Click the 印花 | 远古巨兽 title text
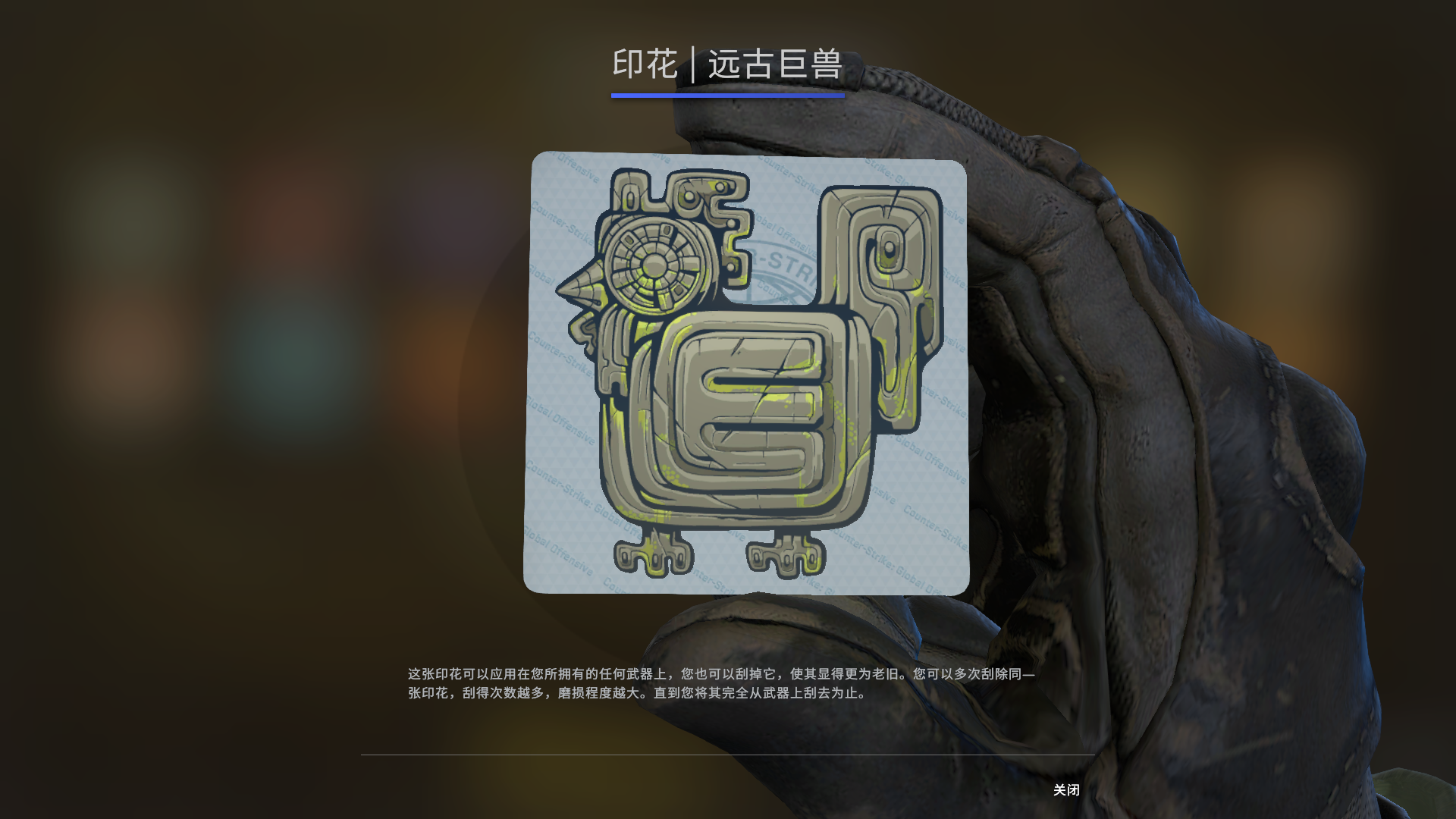The image size is (1456, 819). (728, 65)
